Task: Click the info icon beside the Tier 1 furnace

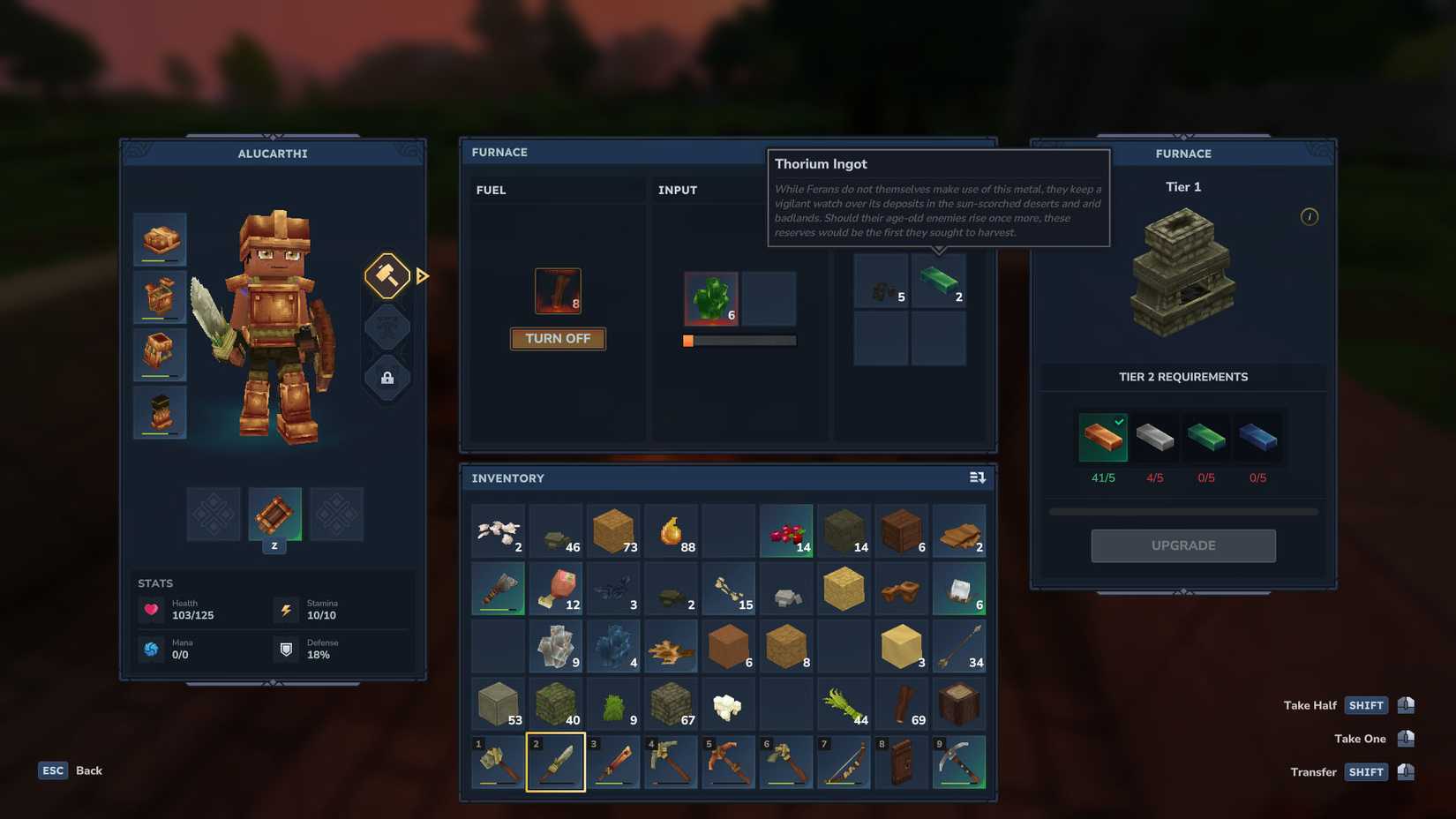Action: [x=1310, y=217]
